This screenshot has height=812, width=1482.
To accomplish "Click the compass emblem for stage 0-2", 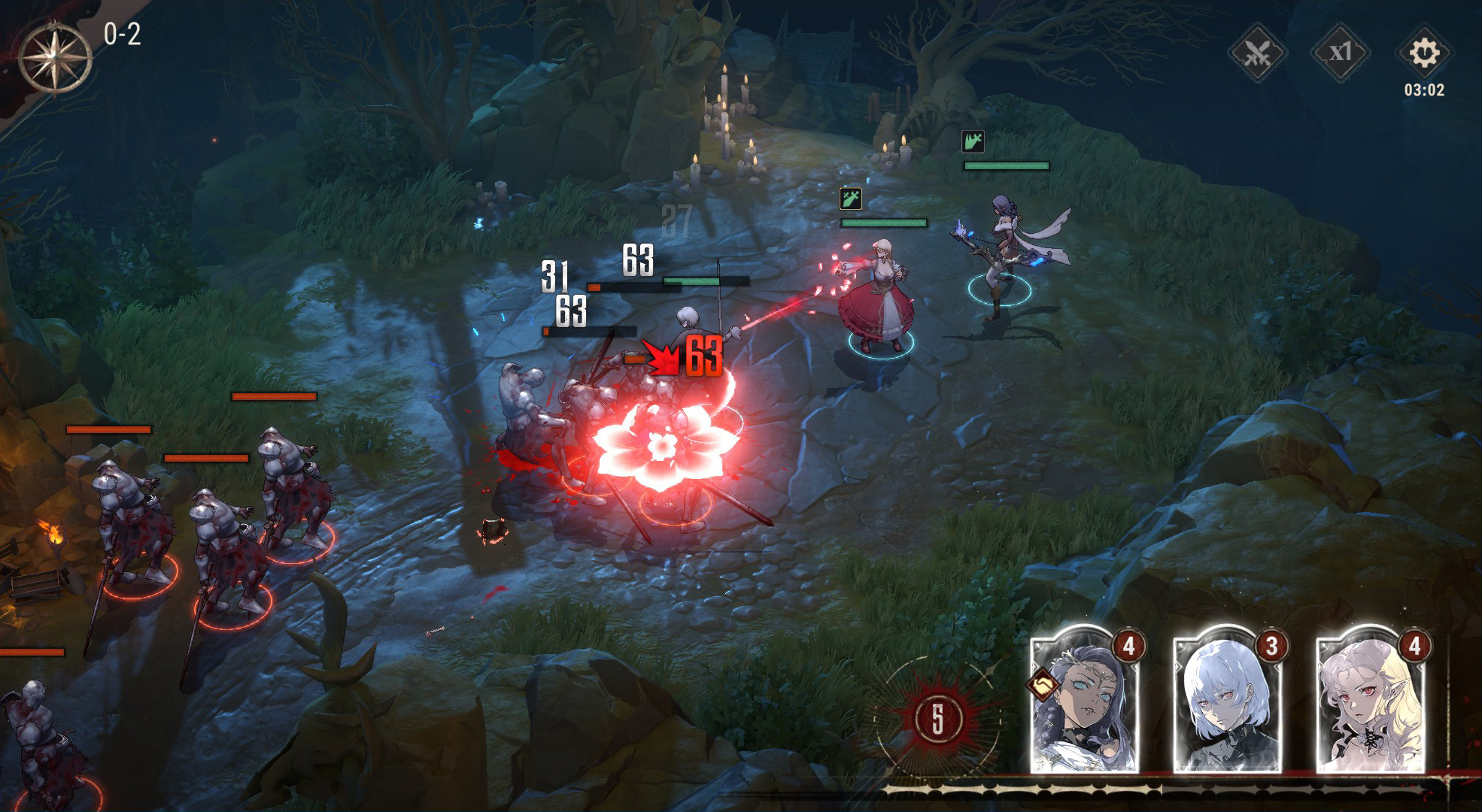I will (x=55, y=58).
